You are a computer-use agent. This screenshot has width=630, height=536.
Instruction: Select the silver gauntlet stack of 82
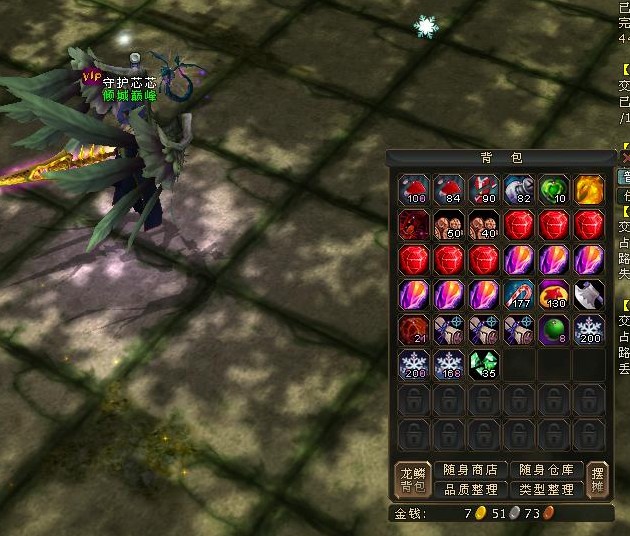518,190
